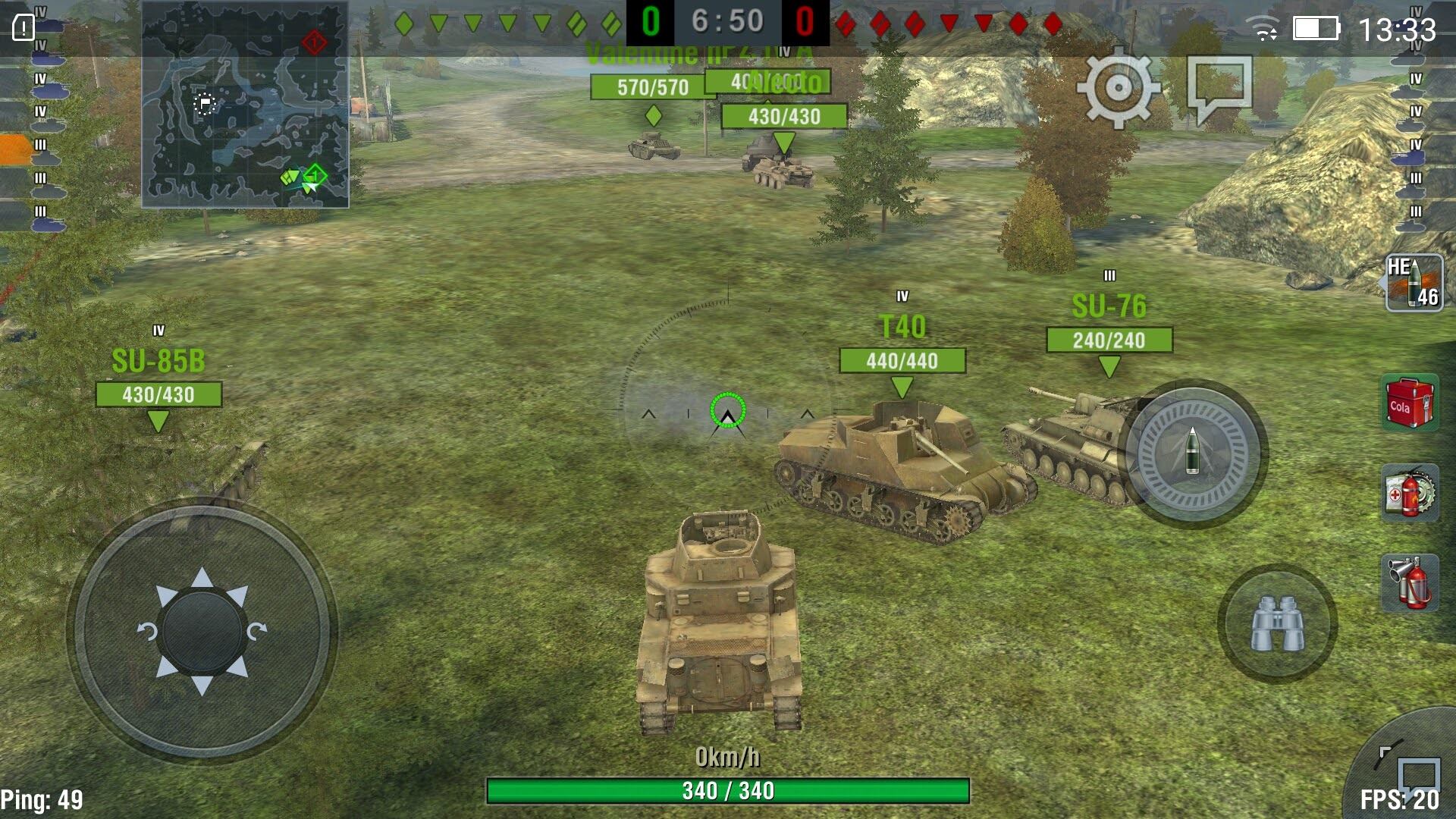Activate the multi-purpose repair kit consumable
The image size is (1456, 819).
(1410, 493)
